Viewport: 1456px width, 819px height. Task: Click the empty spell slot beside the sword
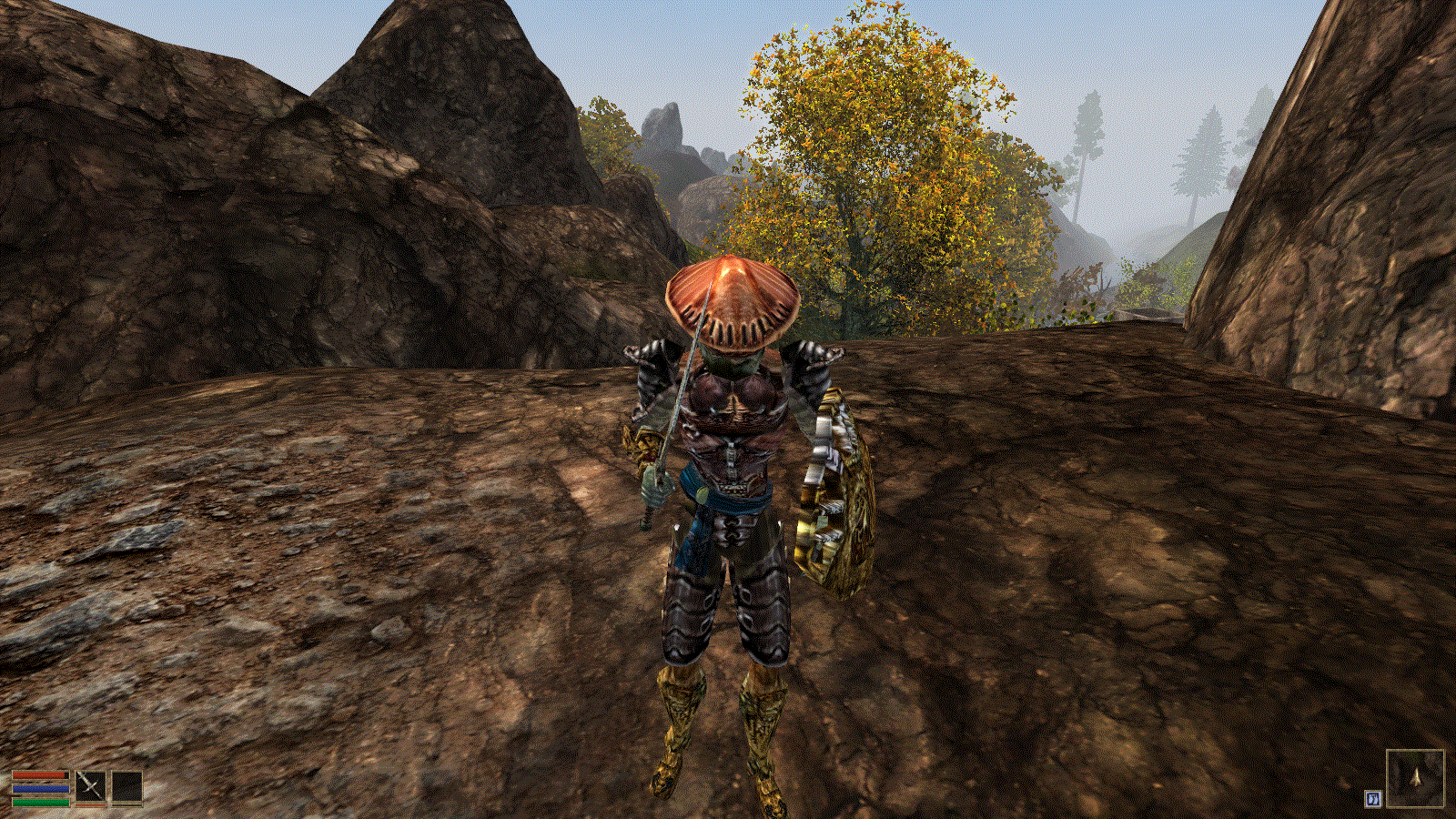(x=127, y=786)
